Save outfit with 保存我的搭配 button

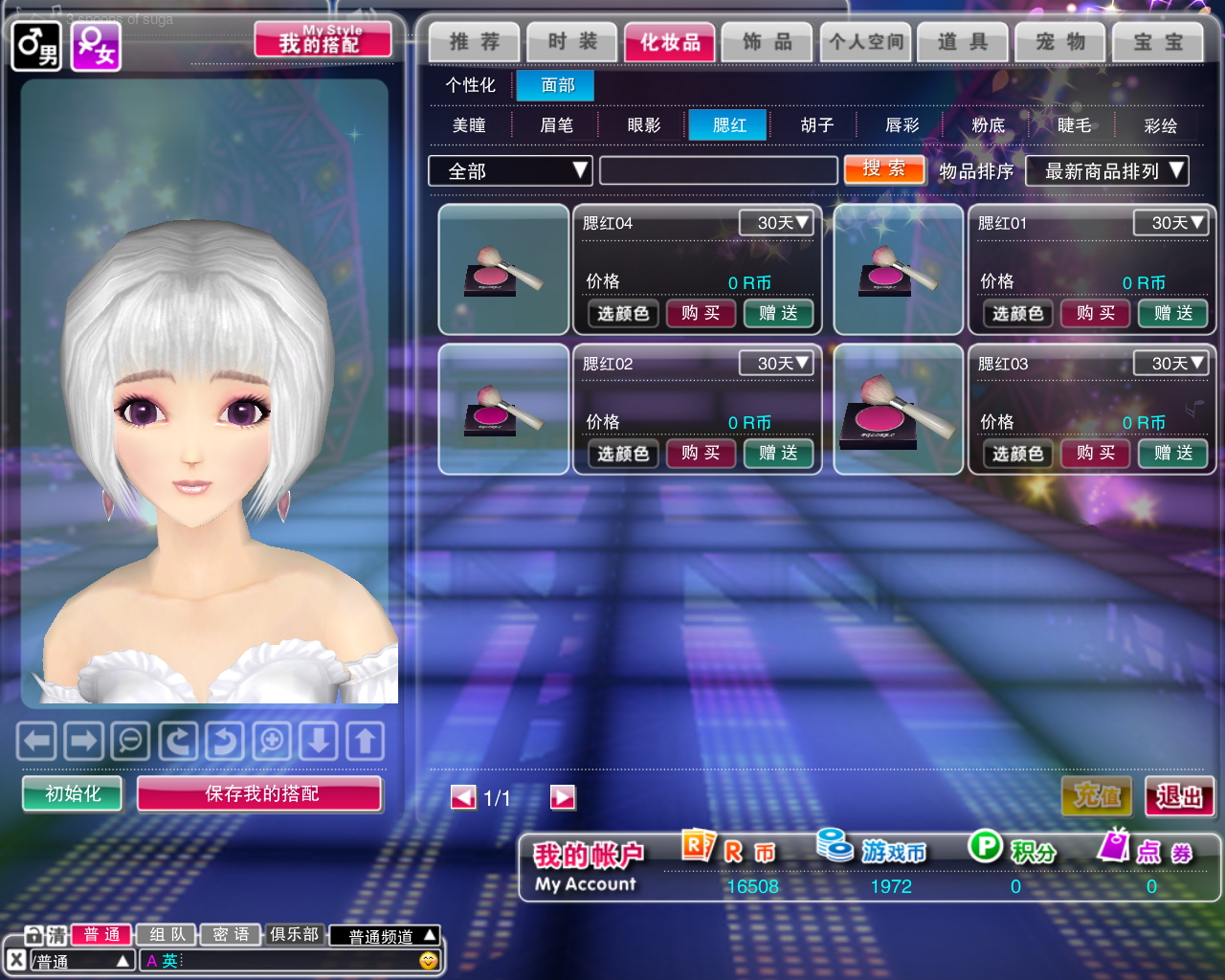260,793
